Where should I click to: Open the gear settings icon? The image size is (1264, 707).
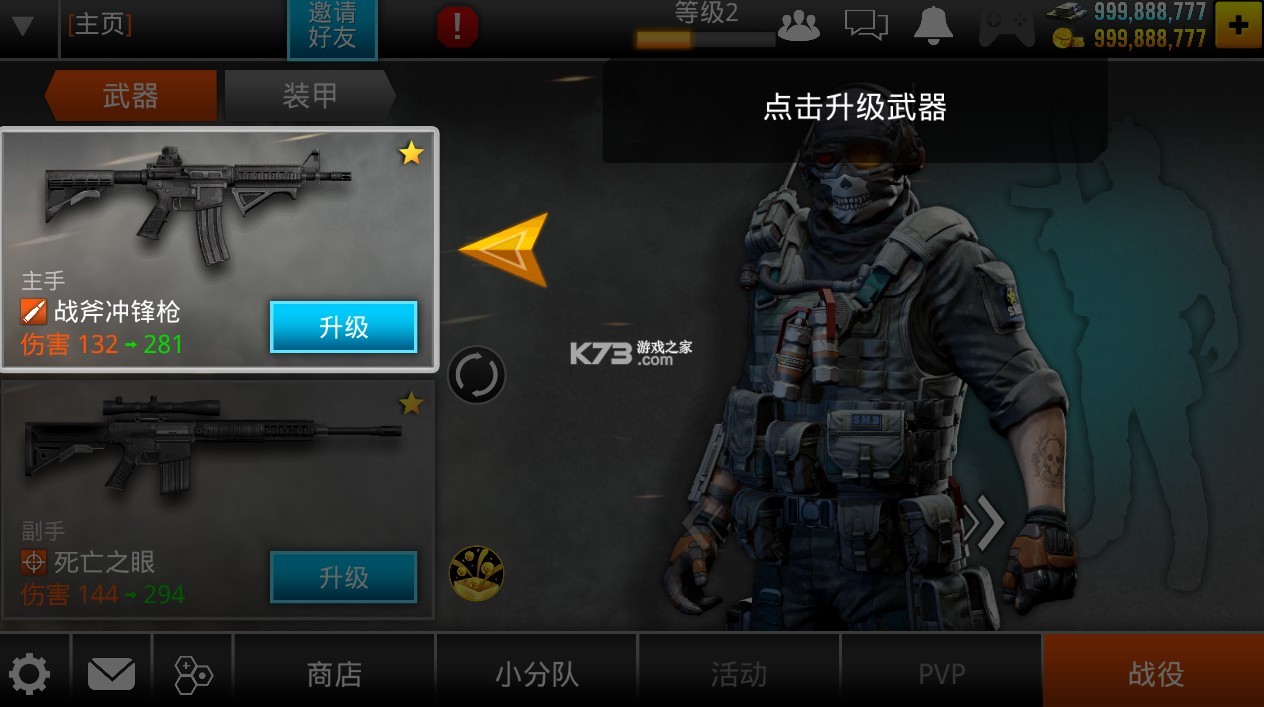(x=29, y=674)
